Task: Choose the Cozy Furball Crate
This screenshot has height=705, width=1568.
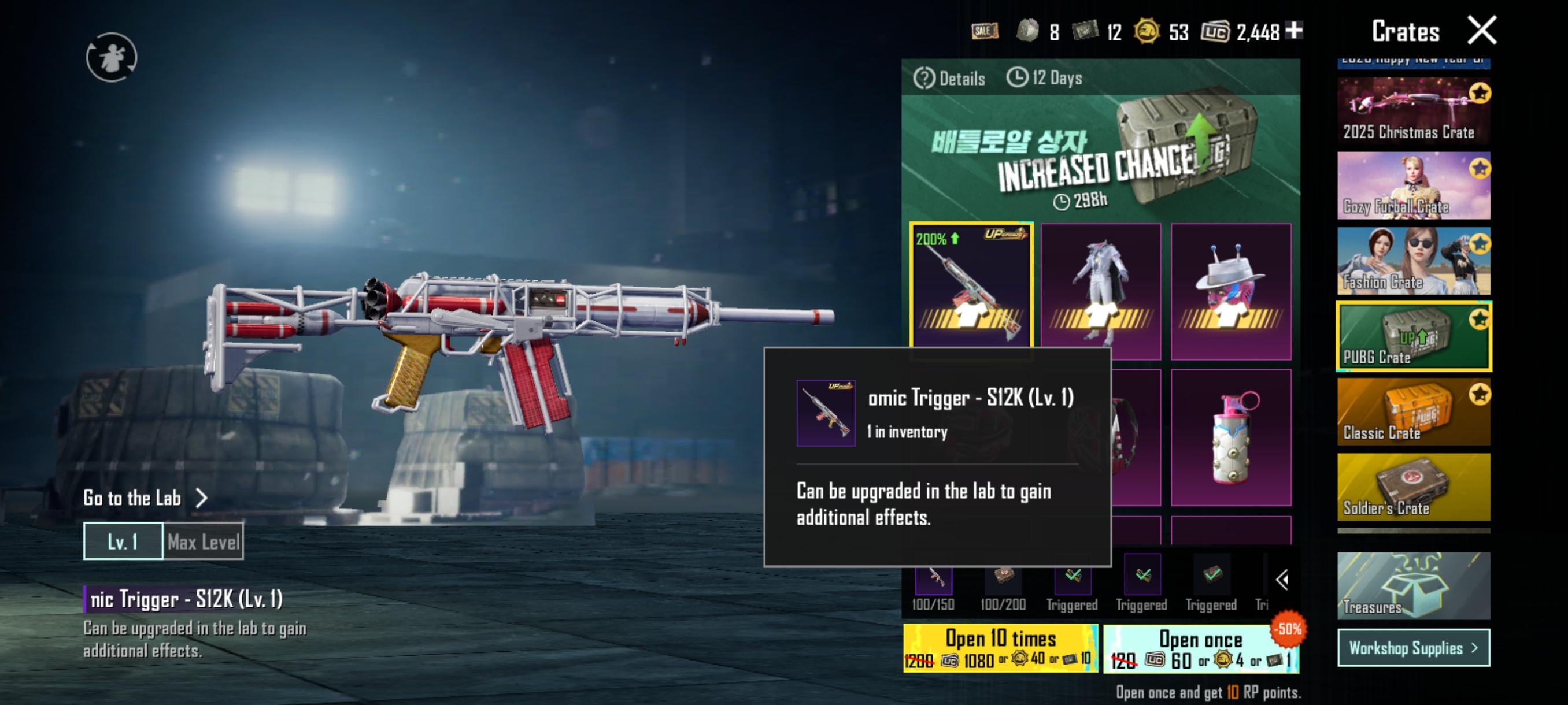Action: click(1413, 185)
